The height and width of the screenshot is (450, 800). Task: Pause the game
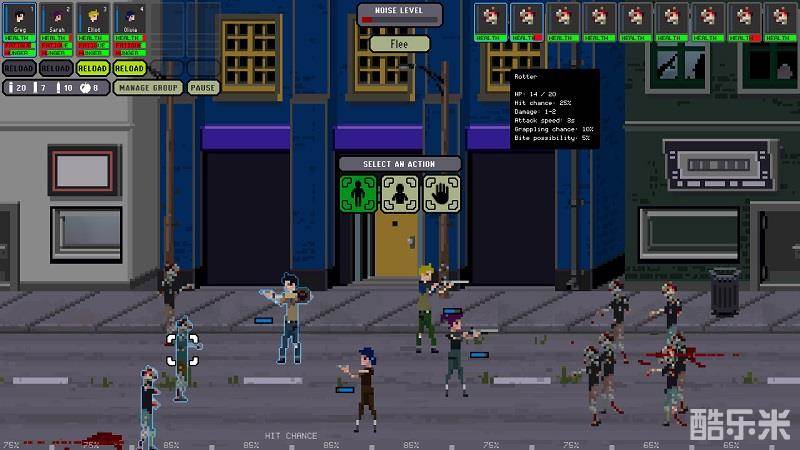point(203,88)
